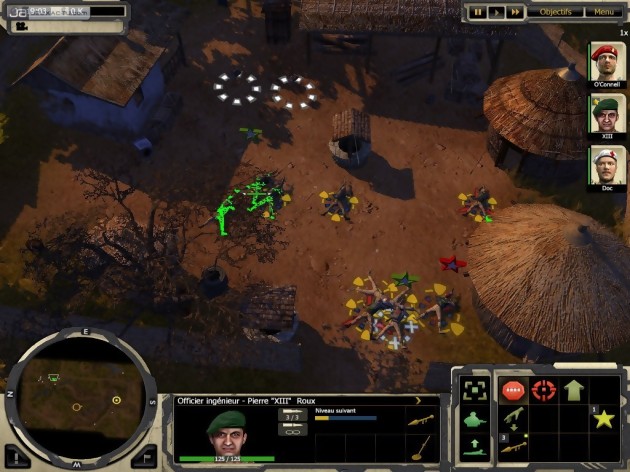
Task: Select O'Connell's portrait
Action: coord(605,64)
